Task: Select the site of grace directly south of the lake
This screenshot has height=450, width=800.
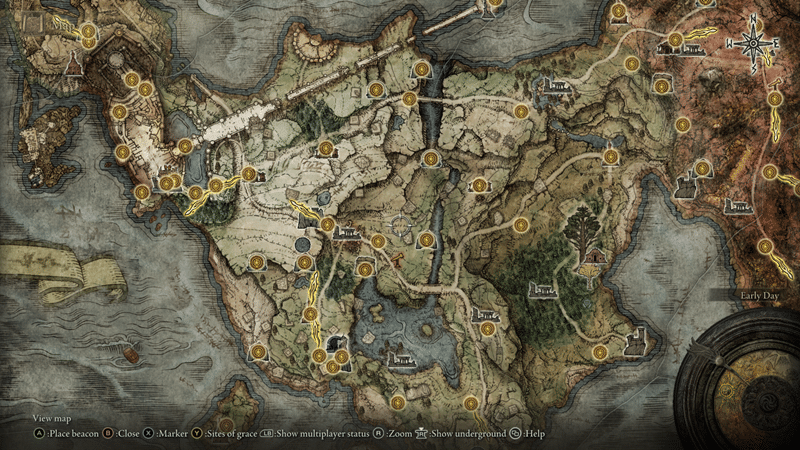Action: click(398, 402)
